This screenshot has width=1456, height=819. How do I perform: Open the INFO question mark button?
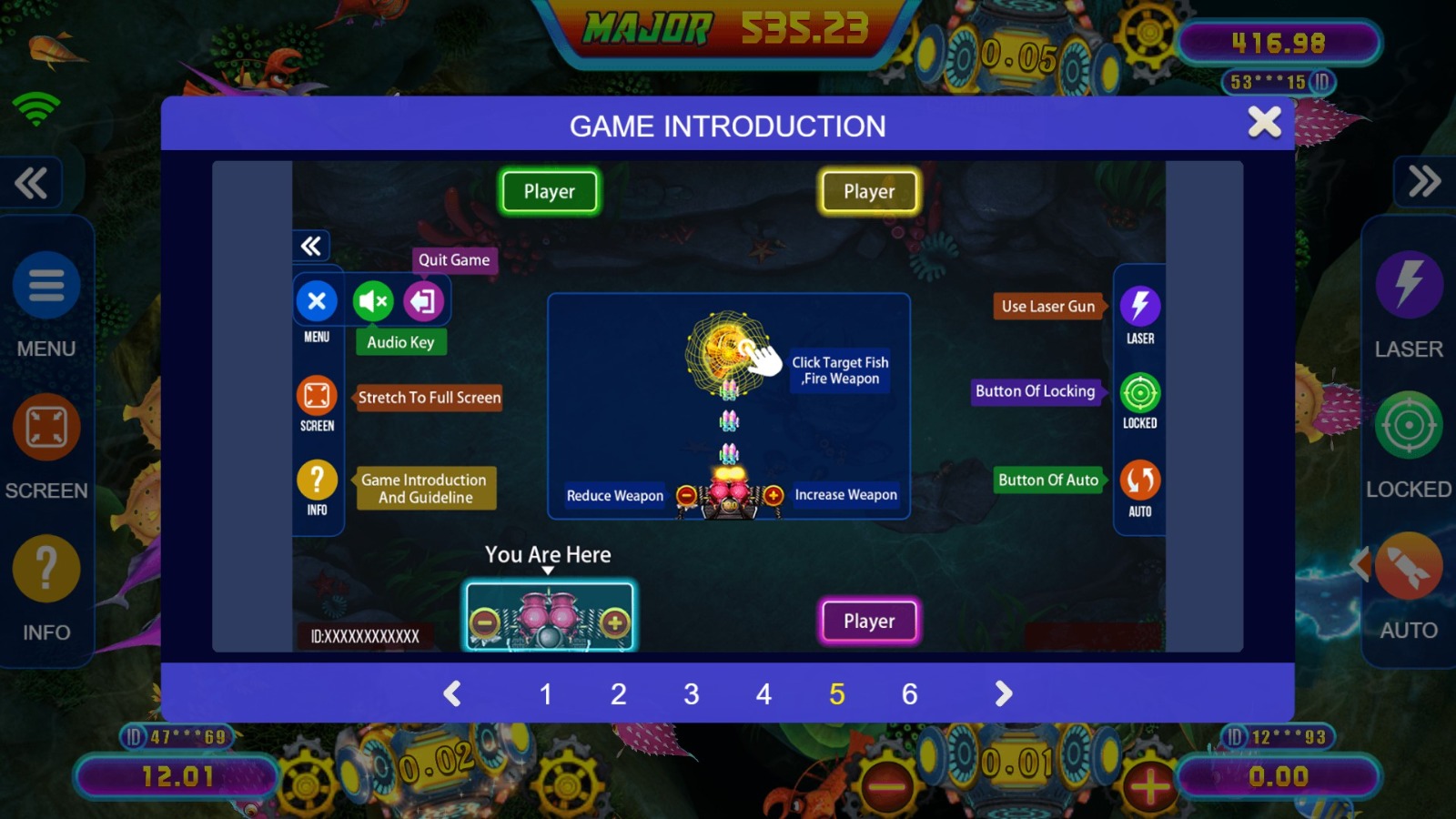pos(46,570)
